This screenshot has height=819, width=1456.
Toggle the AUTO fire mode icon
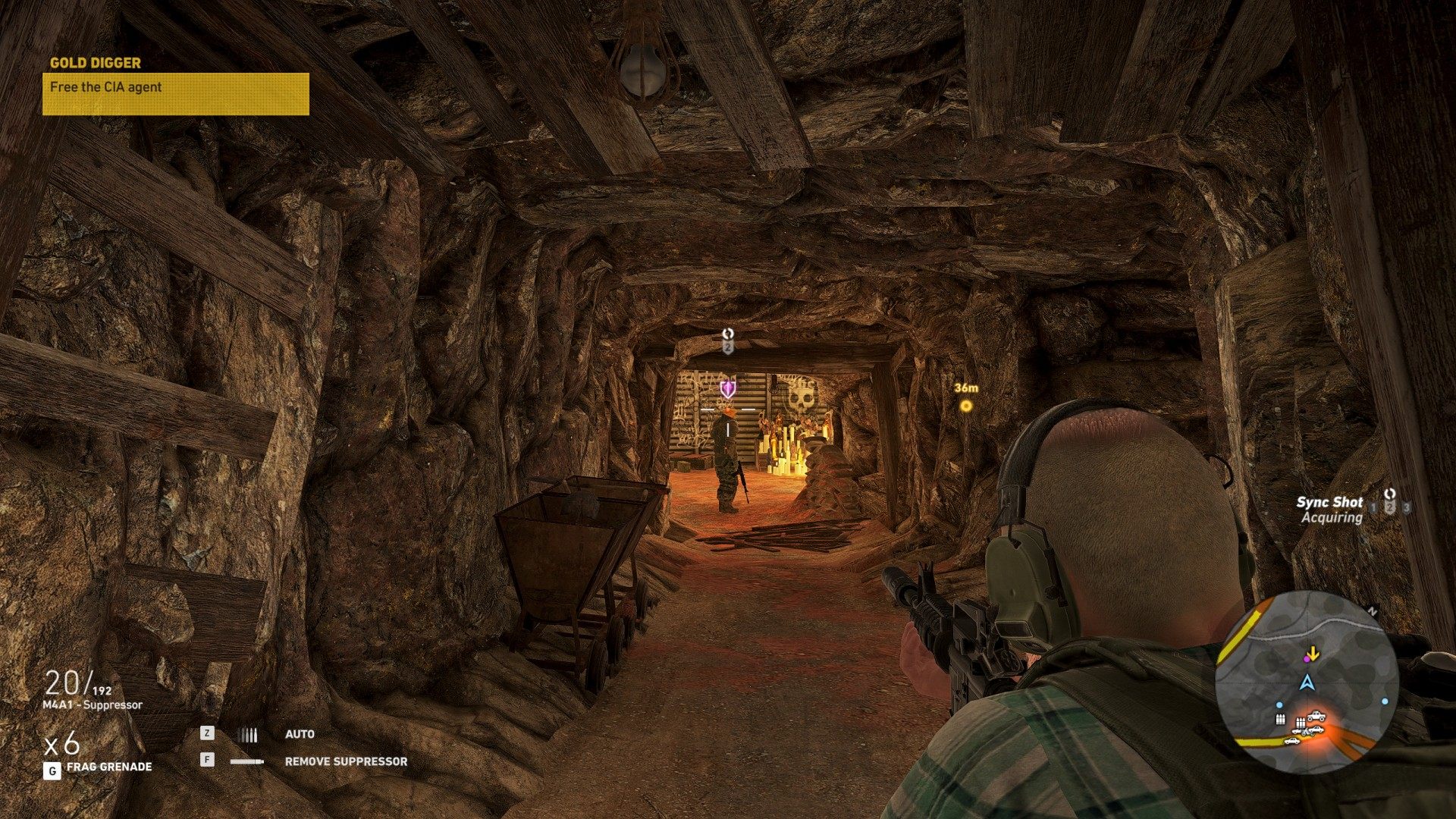pyautogui.click(x=248, y=734)
